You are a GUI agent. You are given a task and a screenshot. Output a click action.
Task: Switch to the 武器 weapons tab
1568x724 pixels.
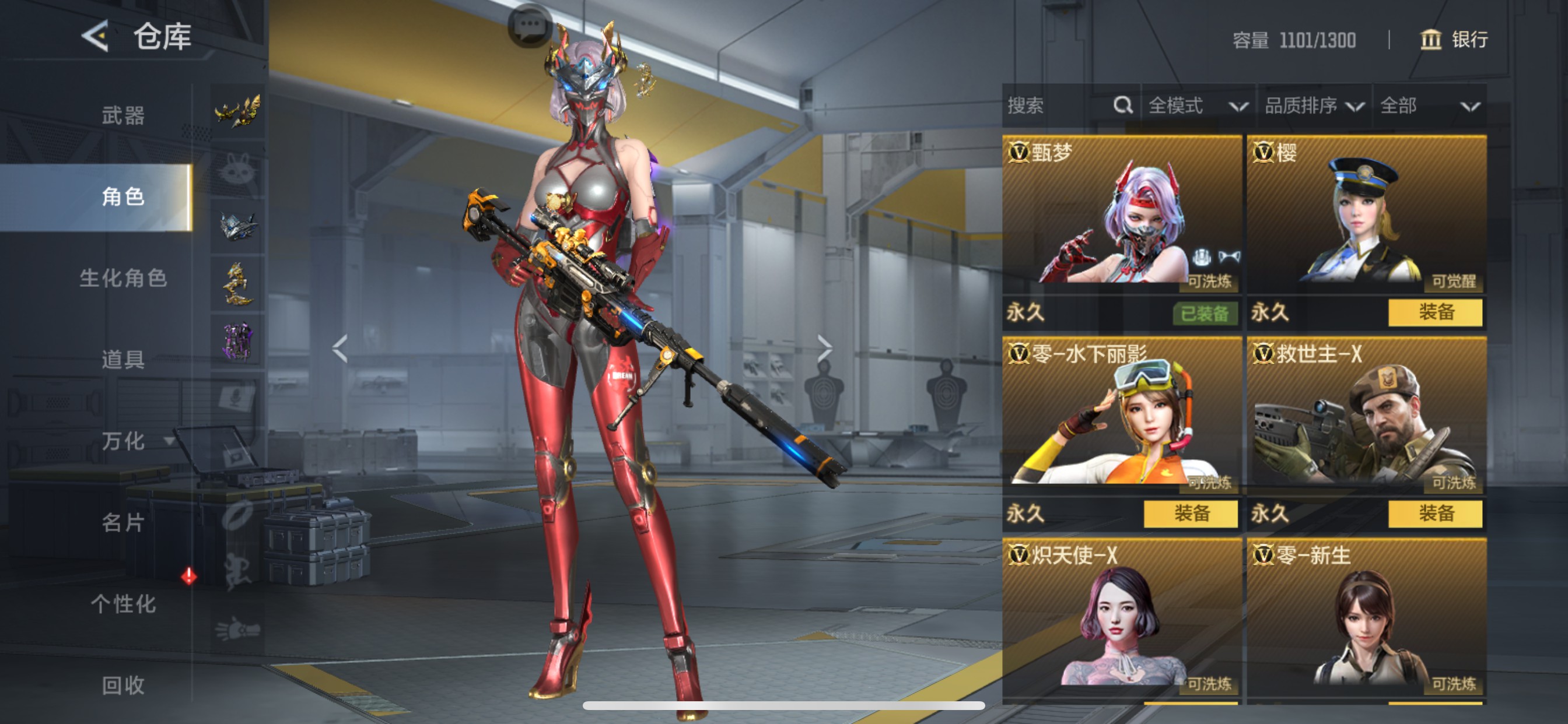coord(123,115)
